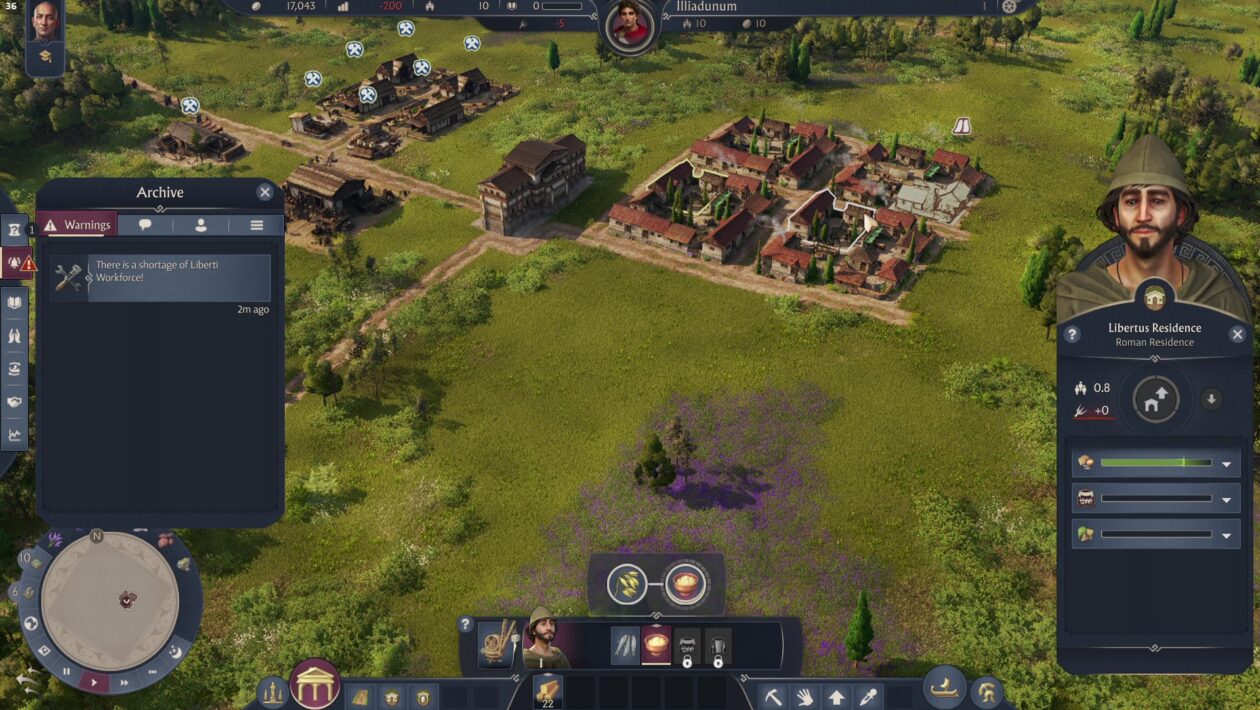
Task: Pause the game speed
Action: point(67,672)
